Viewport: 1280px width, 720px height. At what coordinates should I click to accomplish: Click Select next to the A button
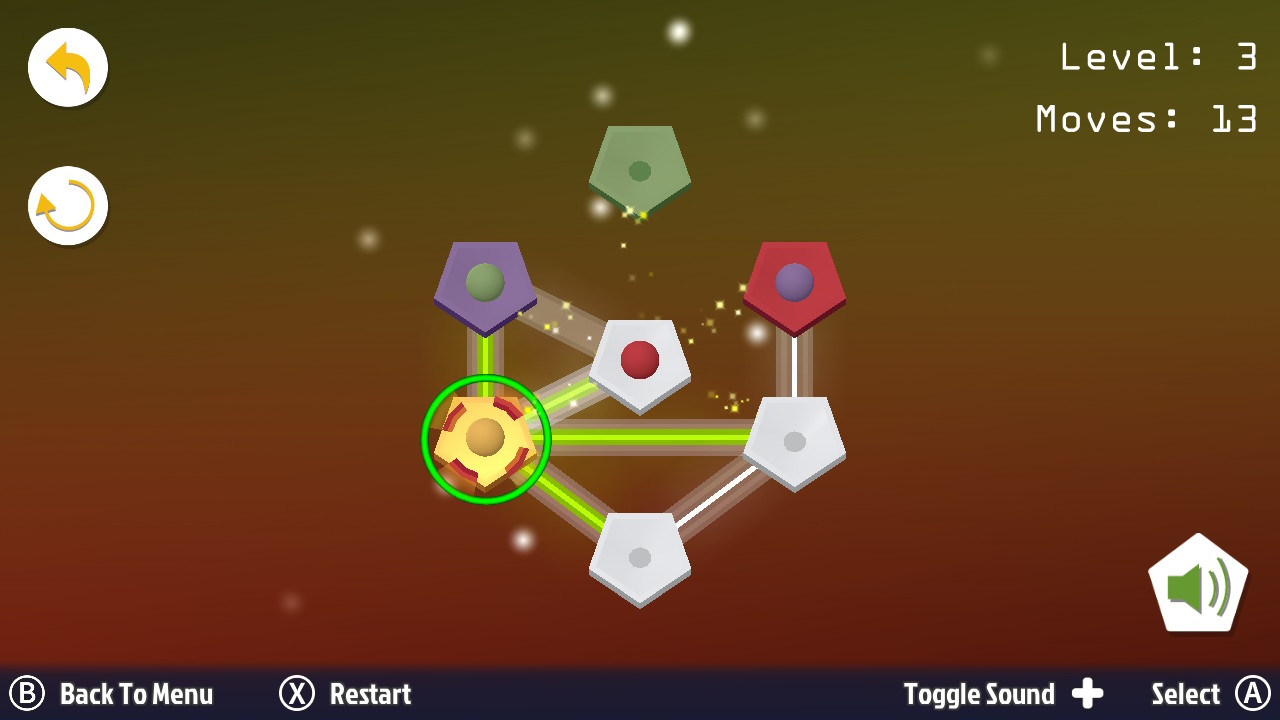point(1186,693)
